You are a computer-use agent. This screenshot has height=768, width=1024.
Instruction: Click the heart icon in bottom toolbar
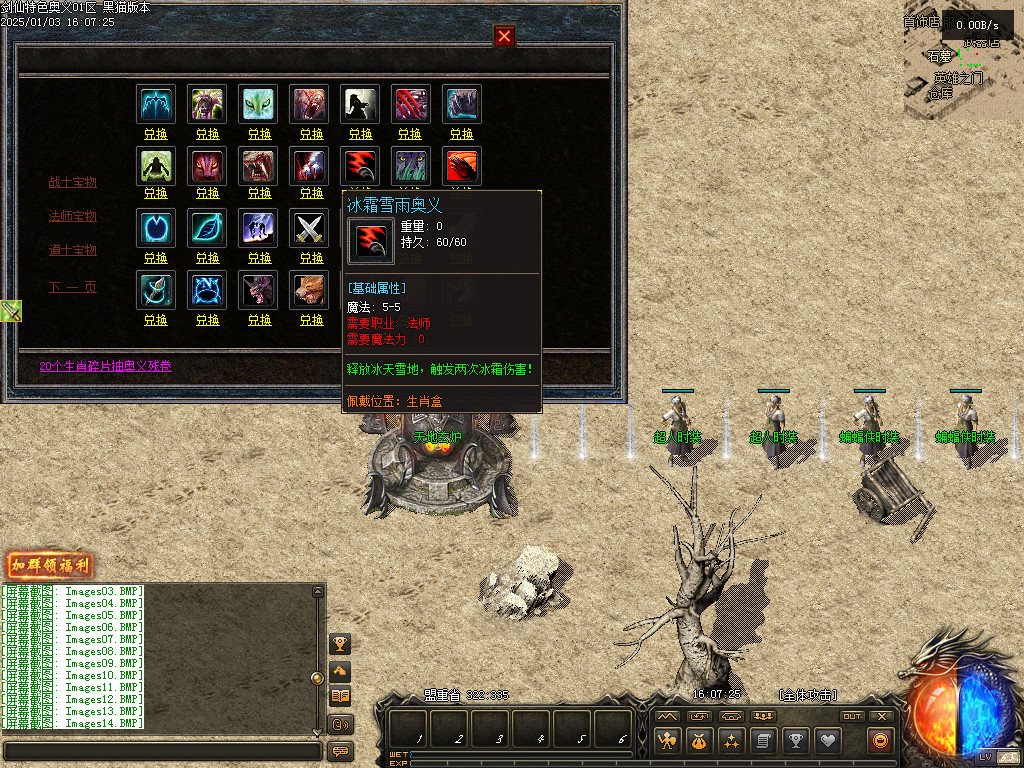coord(827,741)
